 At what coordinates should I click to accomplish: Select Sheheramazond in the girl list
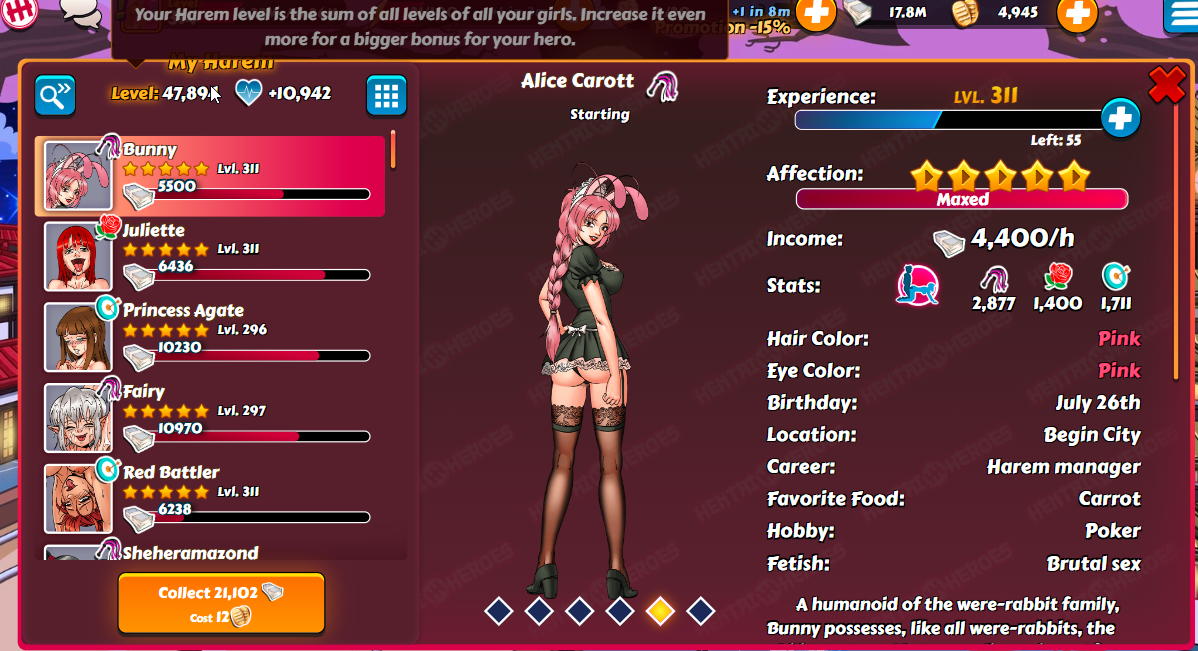point(210,553)
